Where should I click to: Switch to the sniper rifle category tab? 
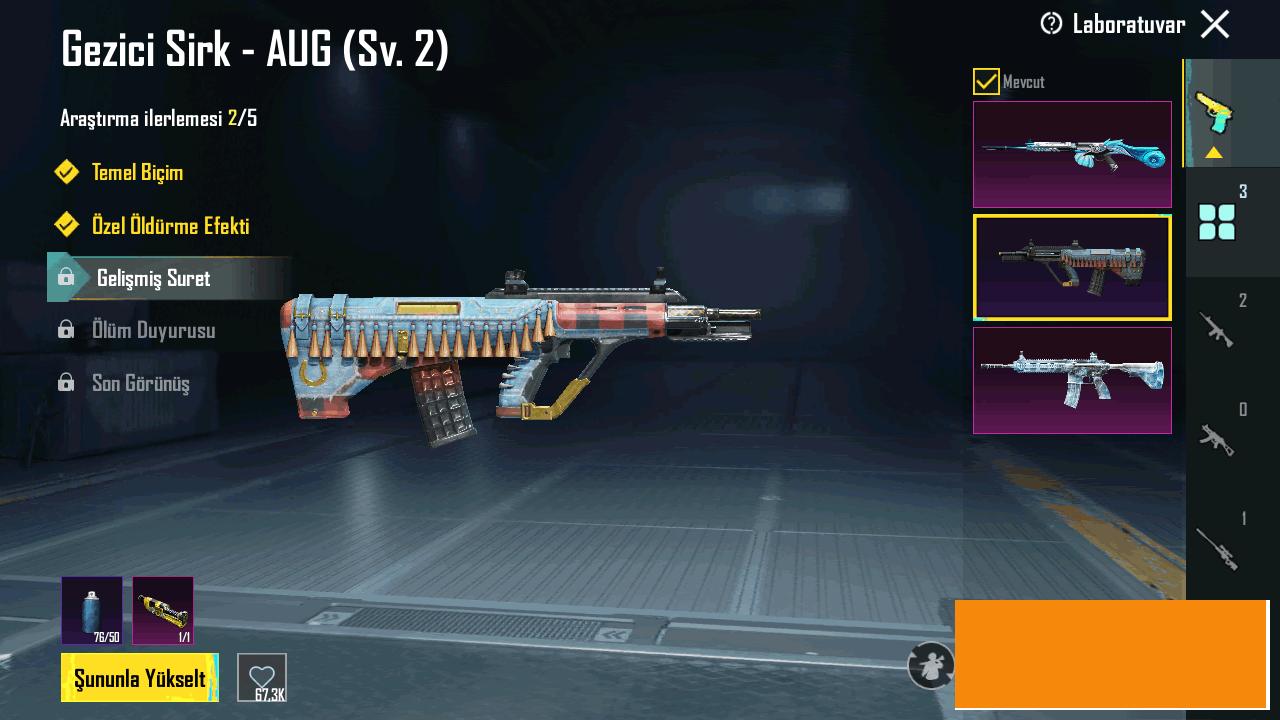pyautogui.click(x=1217, y=547)
